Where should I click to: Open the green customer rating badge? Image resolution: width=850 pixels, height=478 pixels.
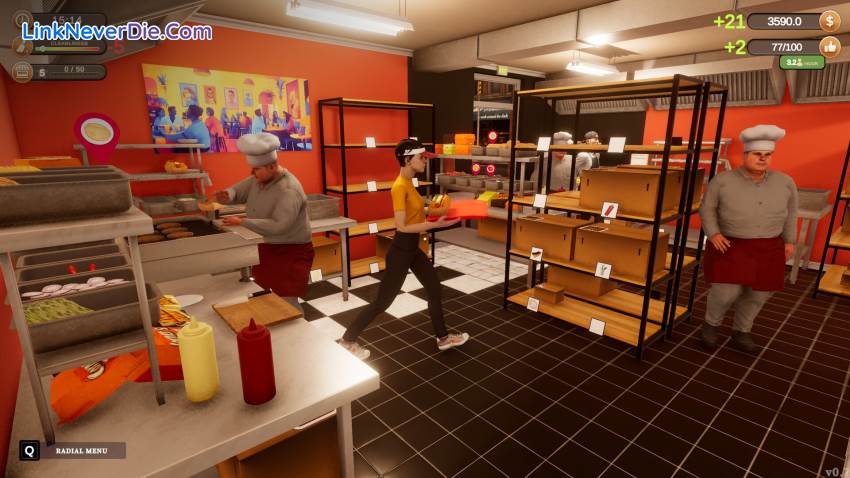801,63
